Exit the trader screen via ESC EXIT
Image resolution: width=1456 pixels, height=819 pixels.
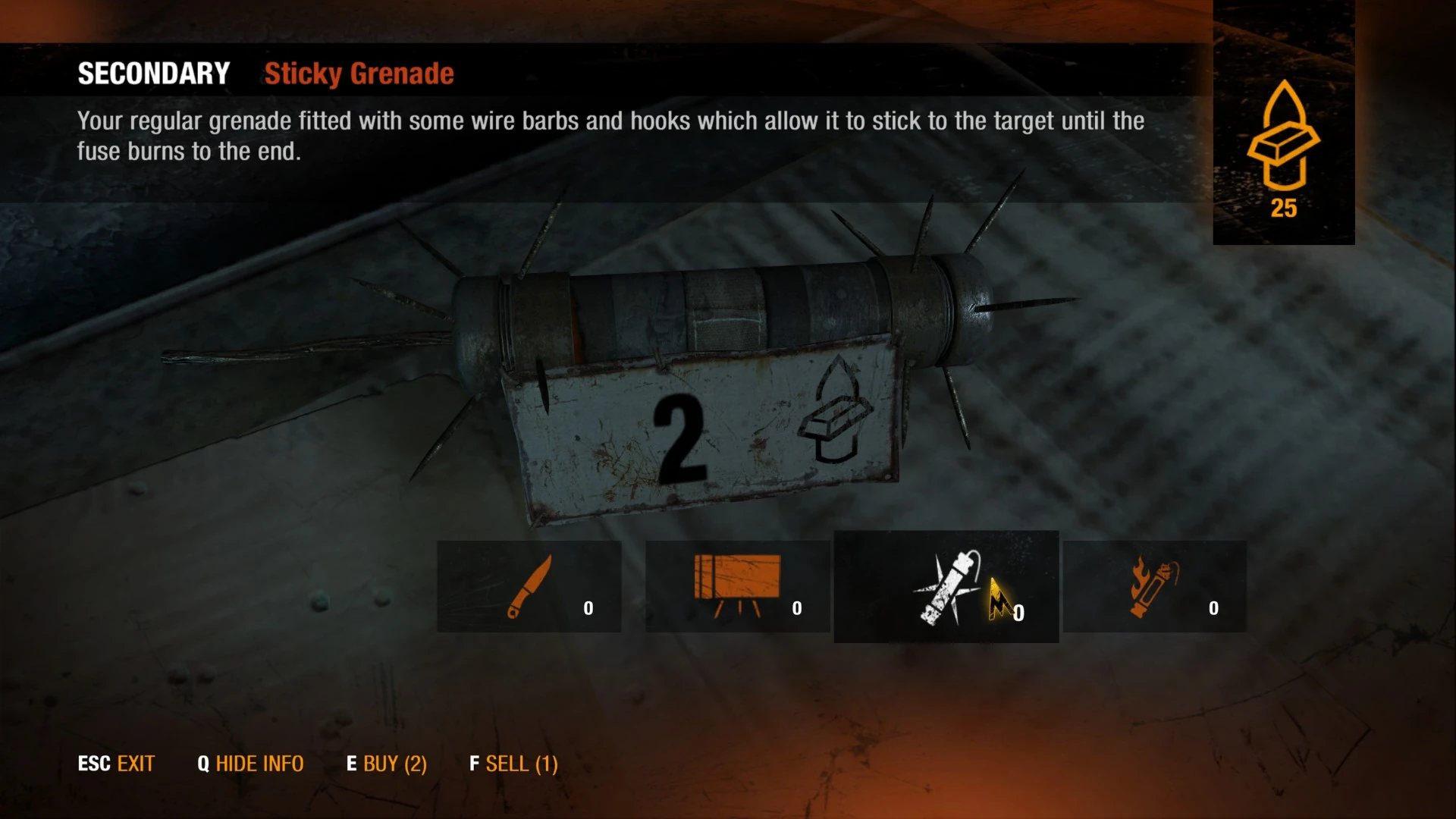pyautogui.click(x=115, y=764)
